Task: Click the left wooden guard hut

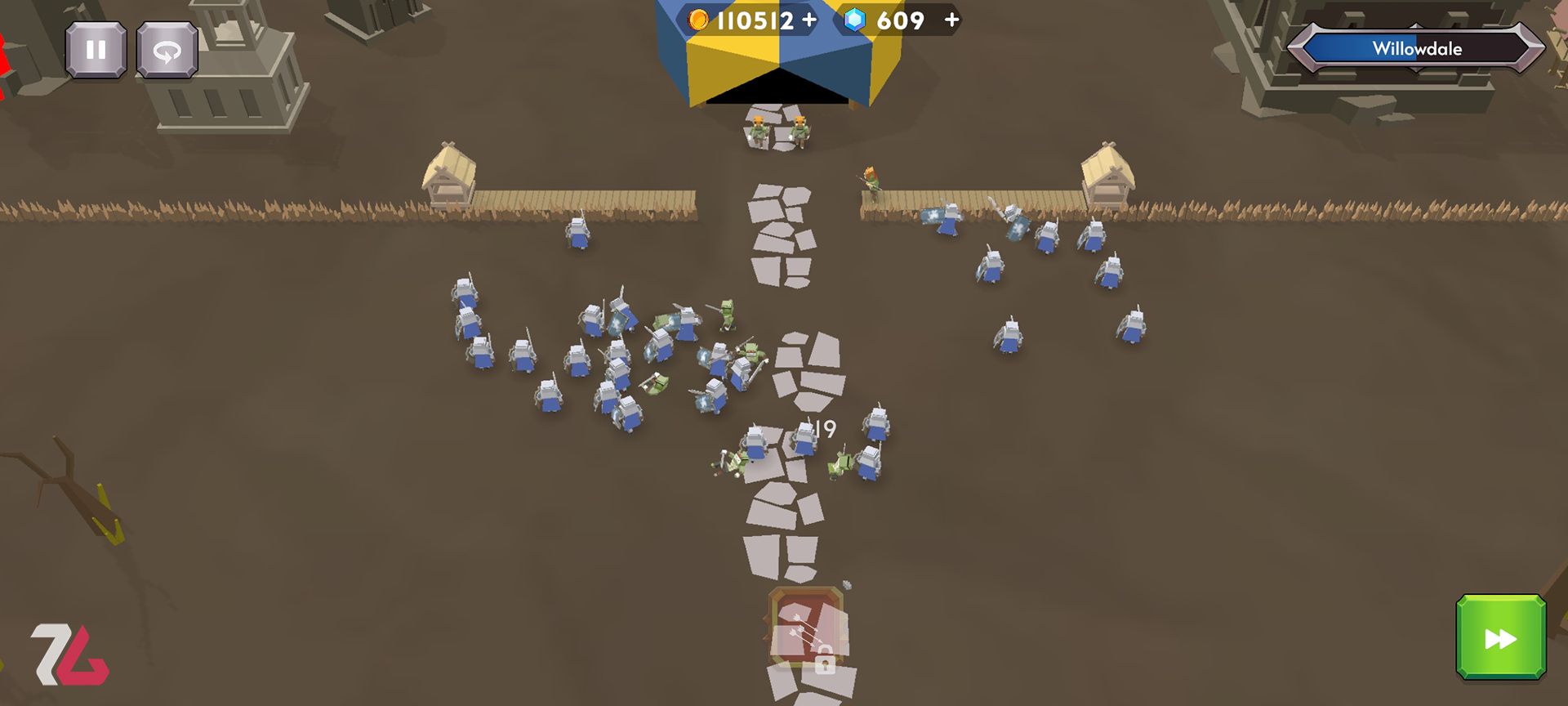Action: coord(448,173)
